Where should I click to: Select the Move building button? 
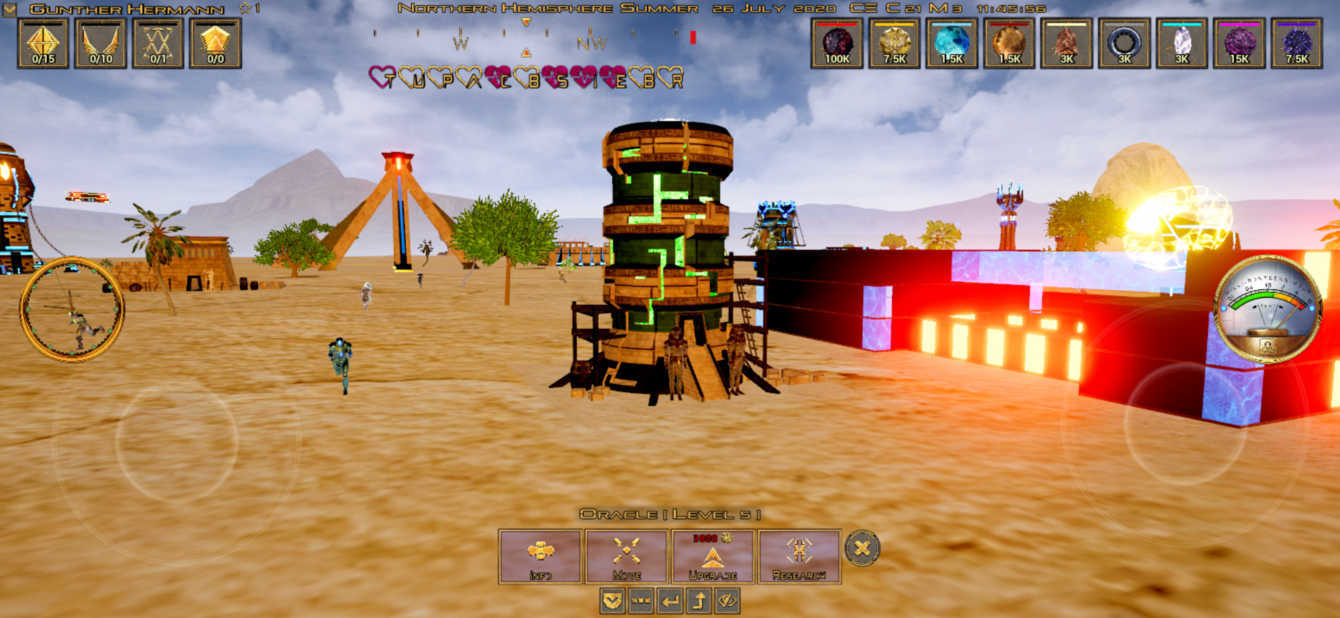point(626,556)
